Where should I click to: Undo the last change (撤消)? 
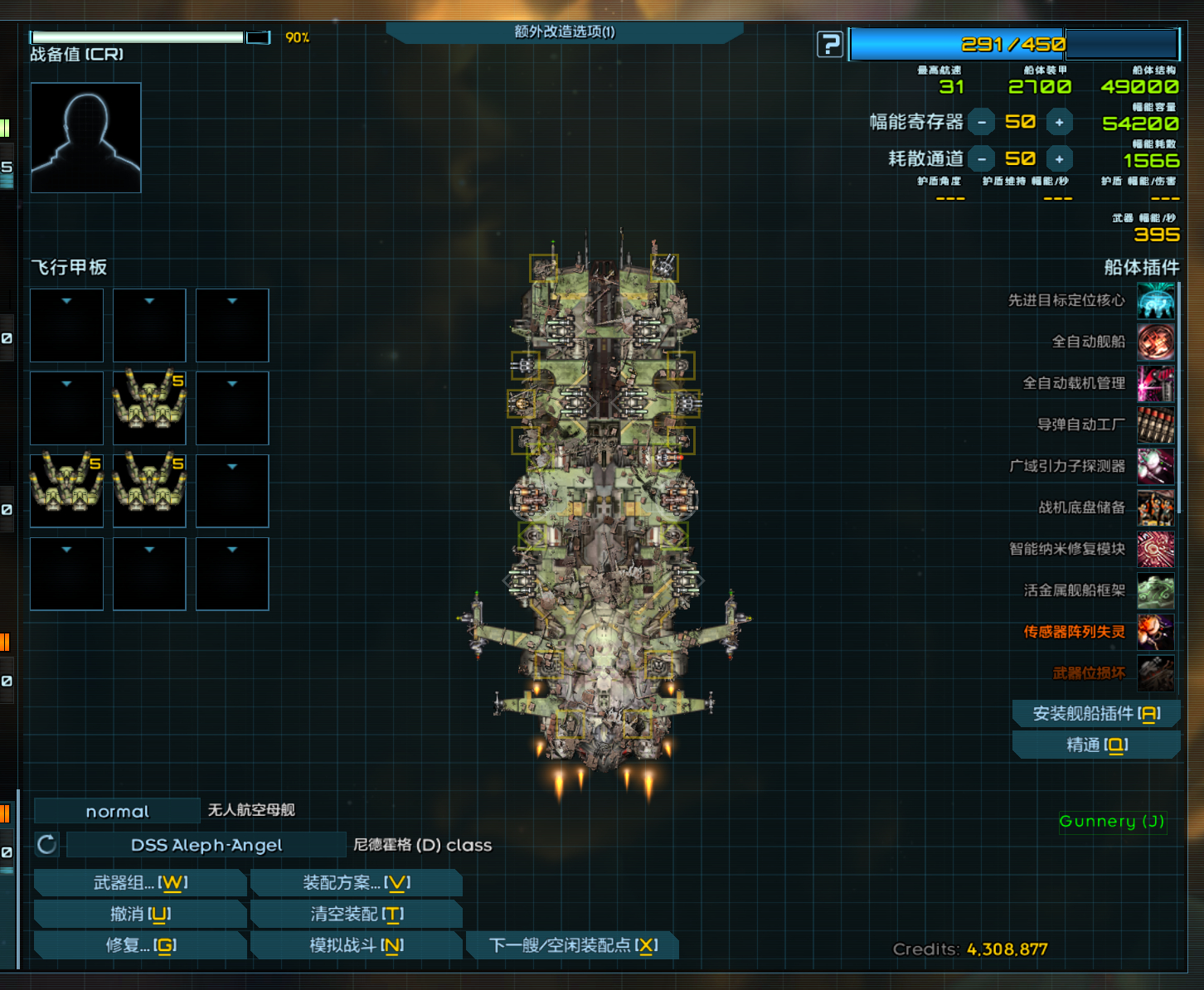point(140,914)
